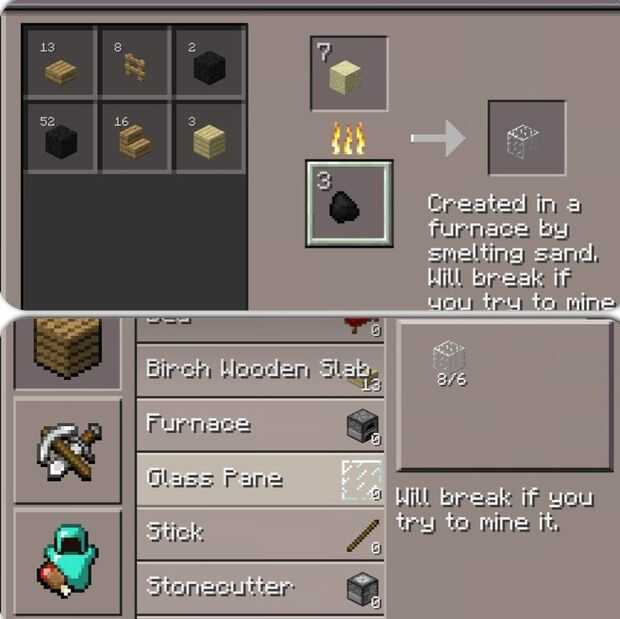The width and height of the screenshot is (620, 619).
Task: Open the armor and food tab
Action: click(x=67, y=561)
